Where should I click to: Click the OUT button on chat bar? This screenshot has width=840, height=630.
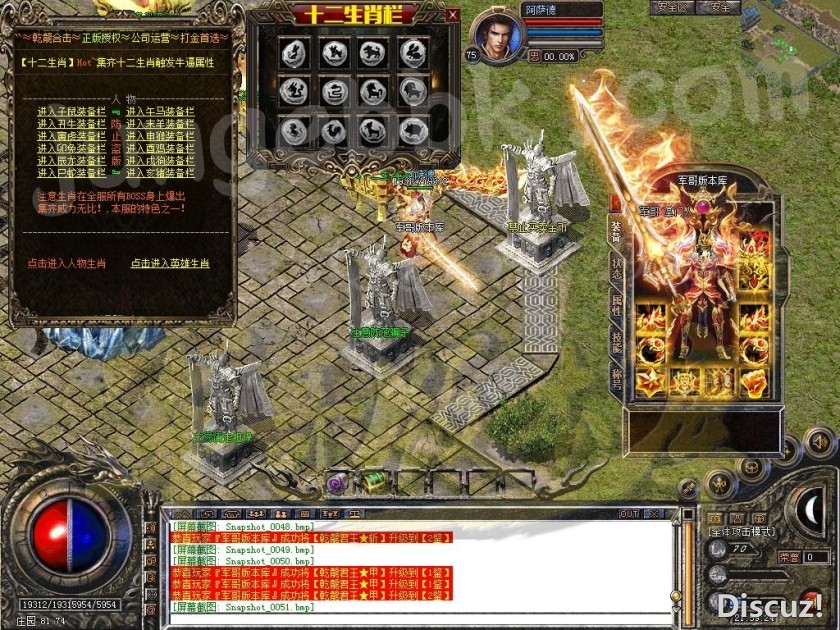[x=629, y=514]
